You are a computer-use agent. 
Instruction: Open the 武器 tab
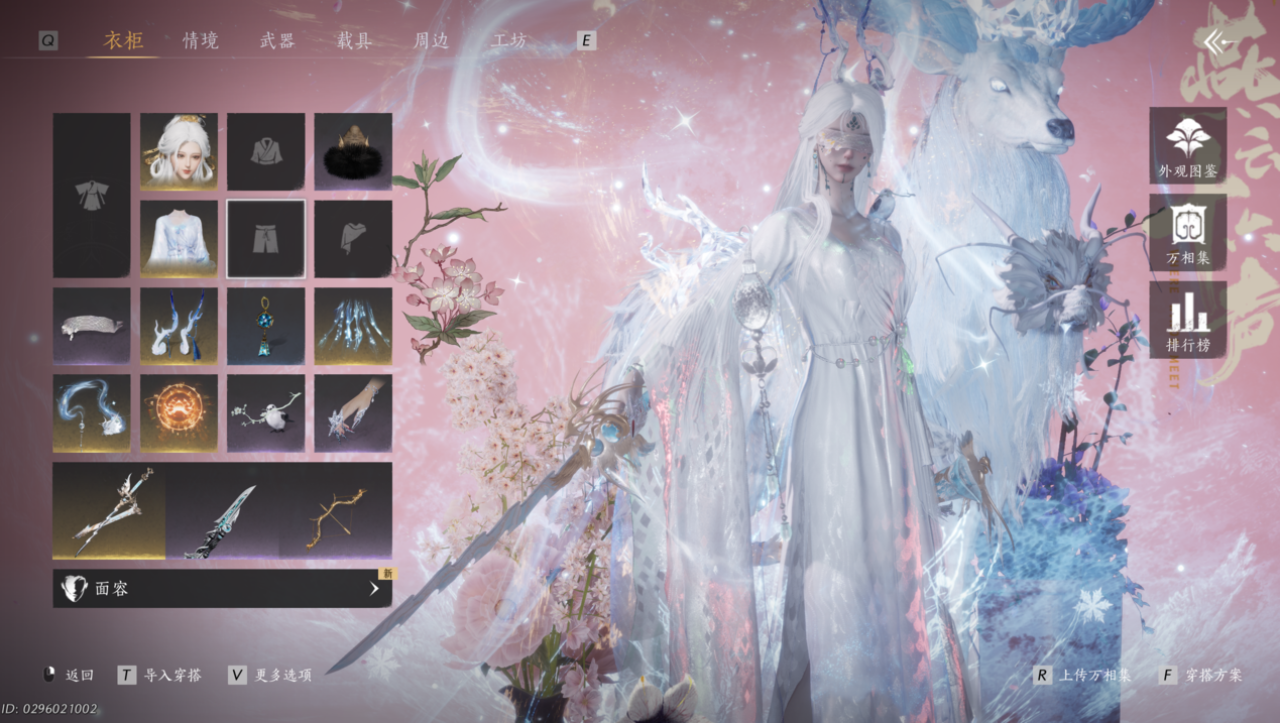(277, 41)
